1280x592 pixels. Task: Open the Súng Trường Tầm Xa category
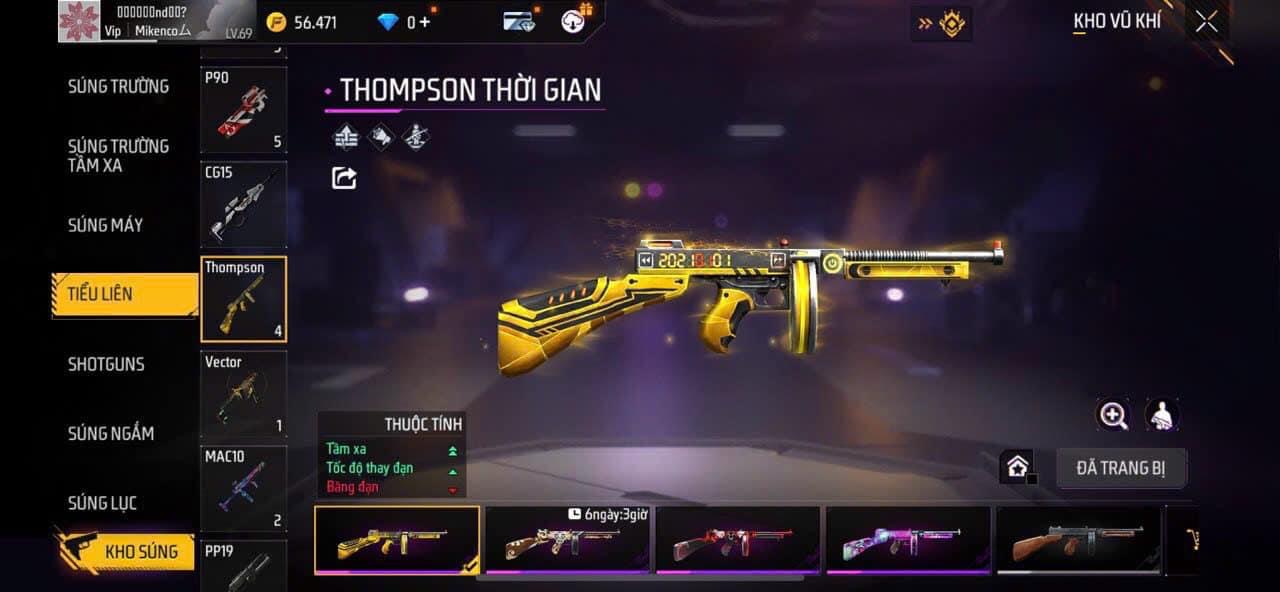tap(118, 155)
